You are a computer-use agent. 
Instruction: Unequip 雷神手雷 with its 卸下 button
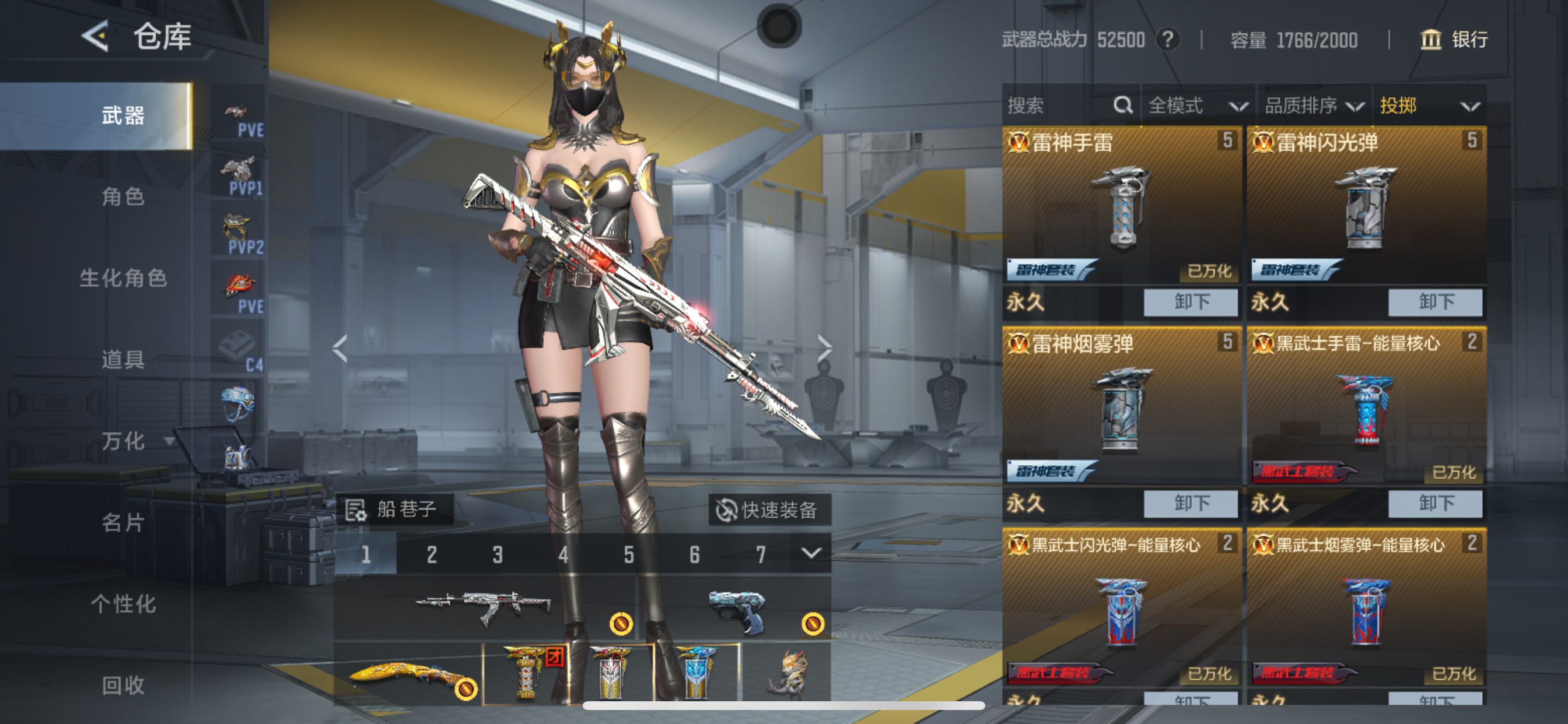click(1189, 303)
